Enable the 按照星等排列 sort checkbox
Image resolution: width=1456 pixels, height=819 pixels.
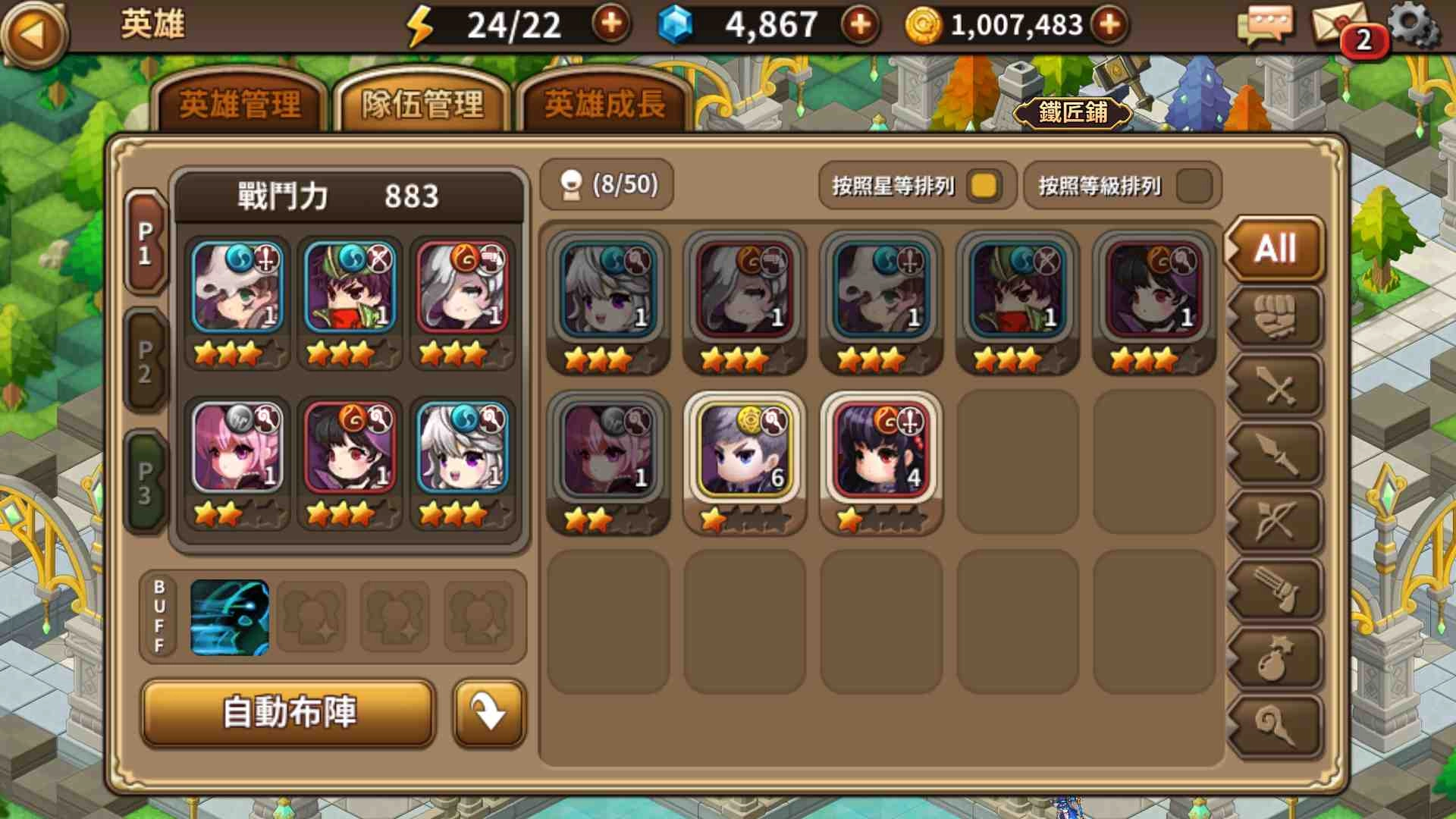982,184
